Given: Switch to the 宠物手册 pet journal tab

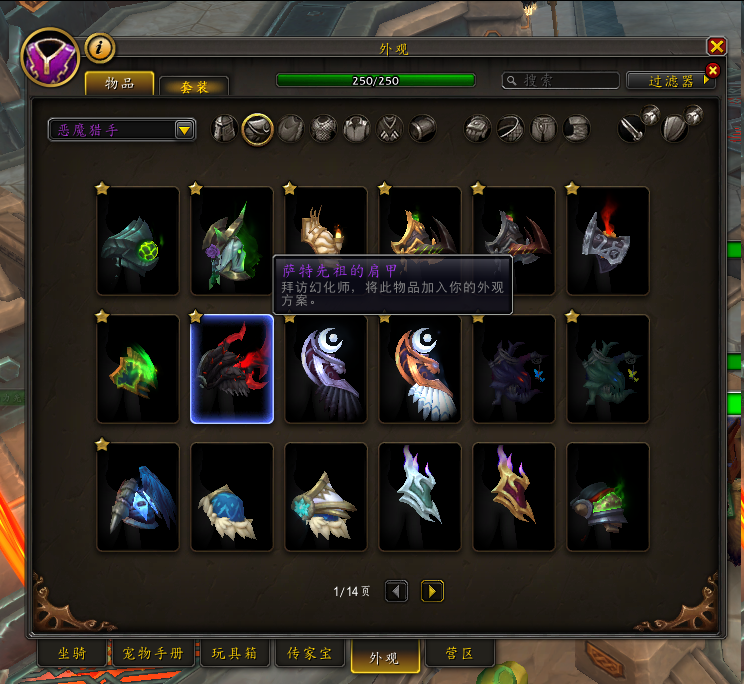Looking at the screenshot, I should pos(153,654).
